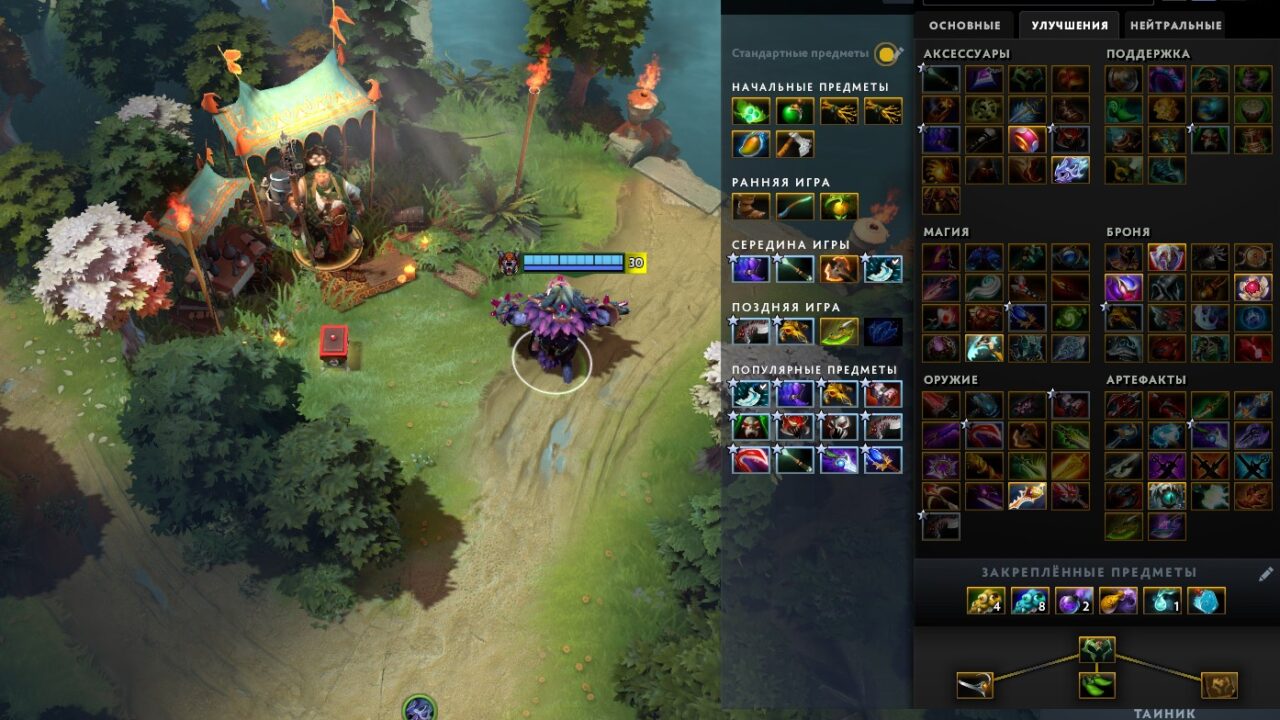Screen dimensions: 1280x720
Task: Switch to the ОСНОВНЫЕ shop tab
Action: click(x=964, y=25)
